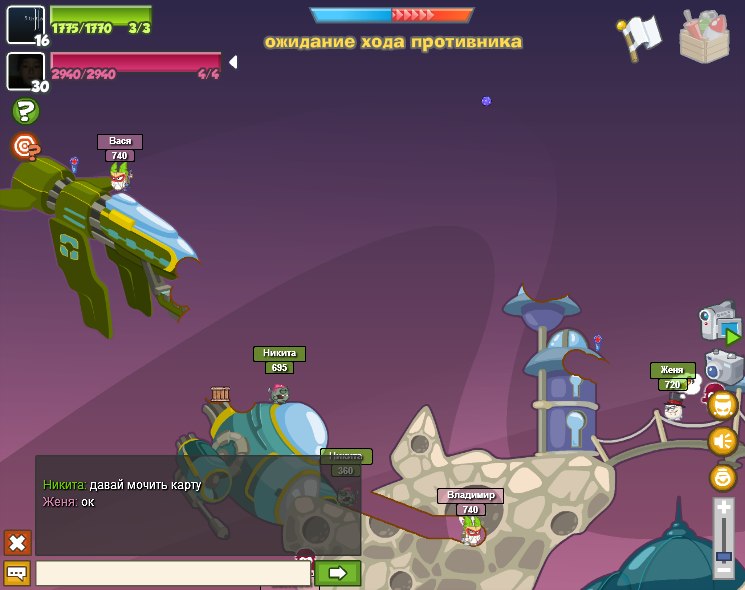The height and width of the screenshot is (590, 745).
Task: Send the chat message with the green arrow
Action: 337,573
